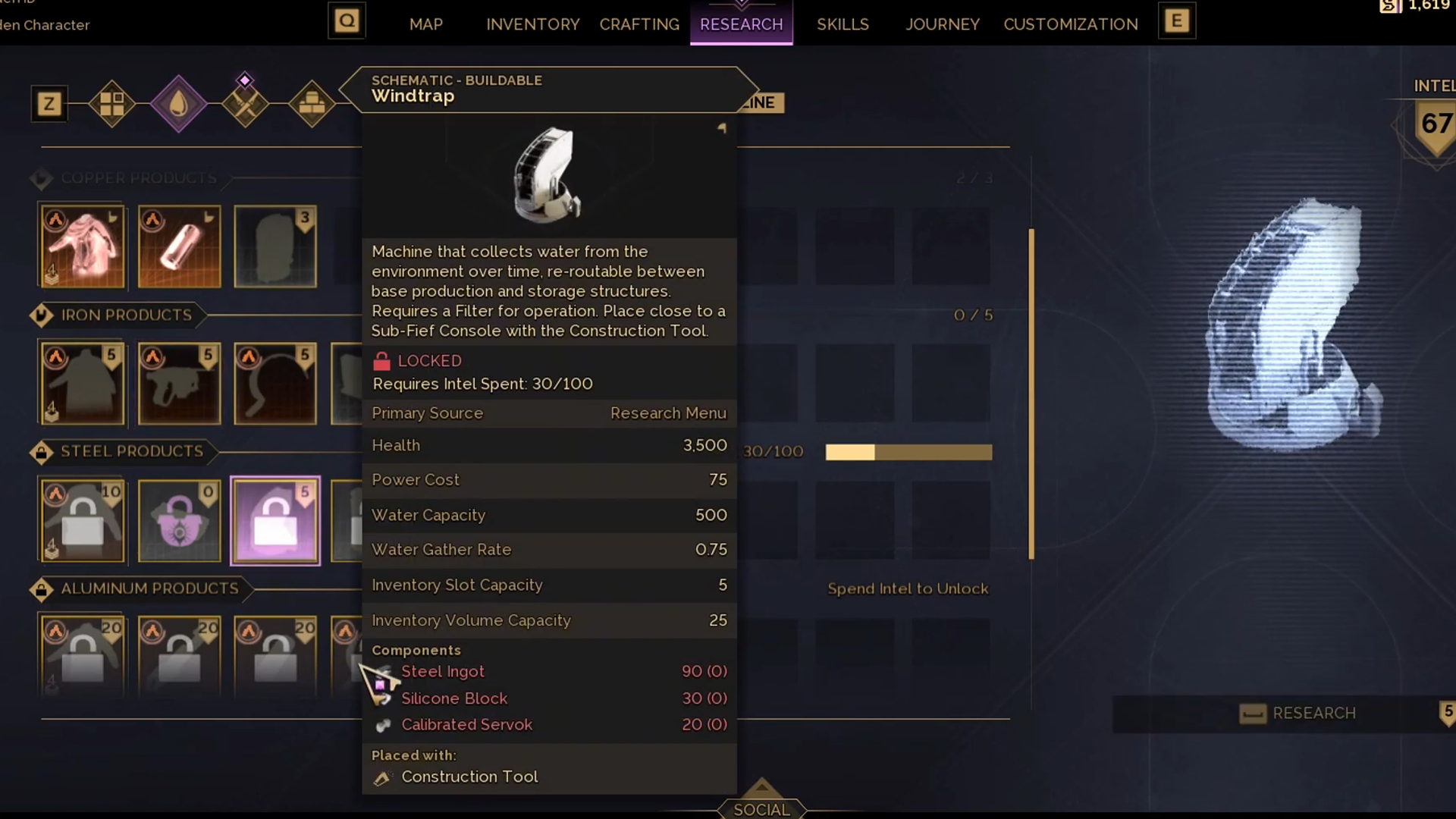Viewport: 1456px width, 819px height.
Task: Switch to the CUSTOMIZATION tab
Action: [x=1070, y=24]
